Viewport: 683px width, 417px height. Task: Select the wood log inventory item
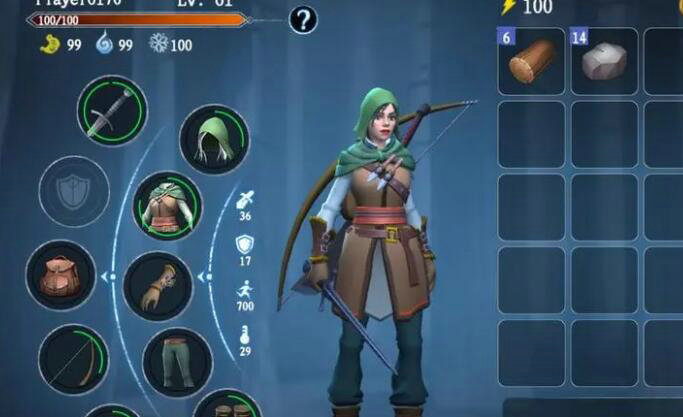point(530,62)
